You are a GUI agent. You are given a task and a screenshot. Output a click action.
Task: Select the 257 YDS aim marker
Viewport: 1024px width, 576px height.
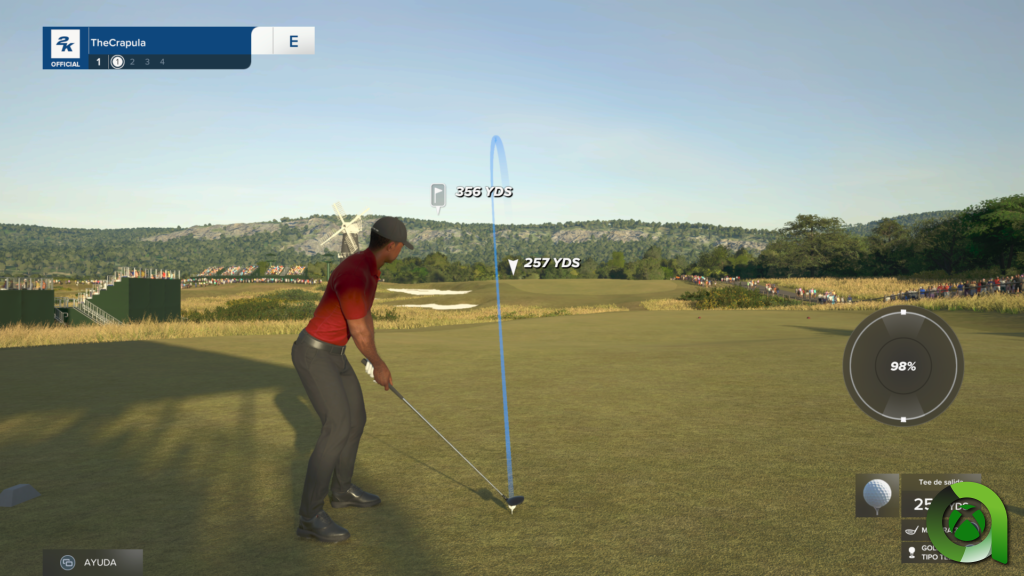(513, 266)
